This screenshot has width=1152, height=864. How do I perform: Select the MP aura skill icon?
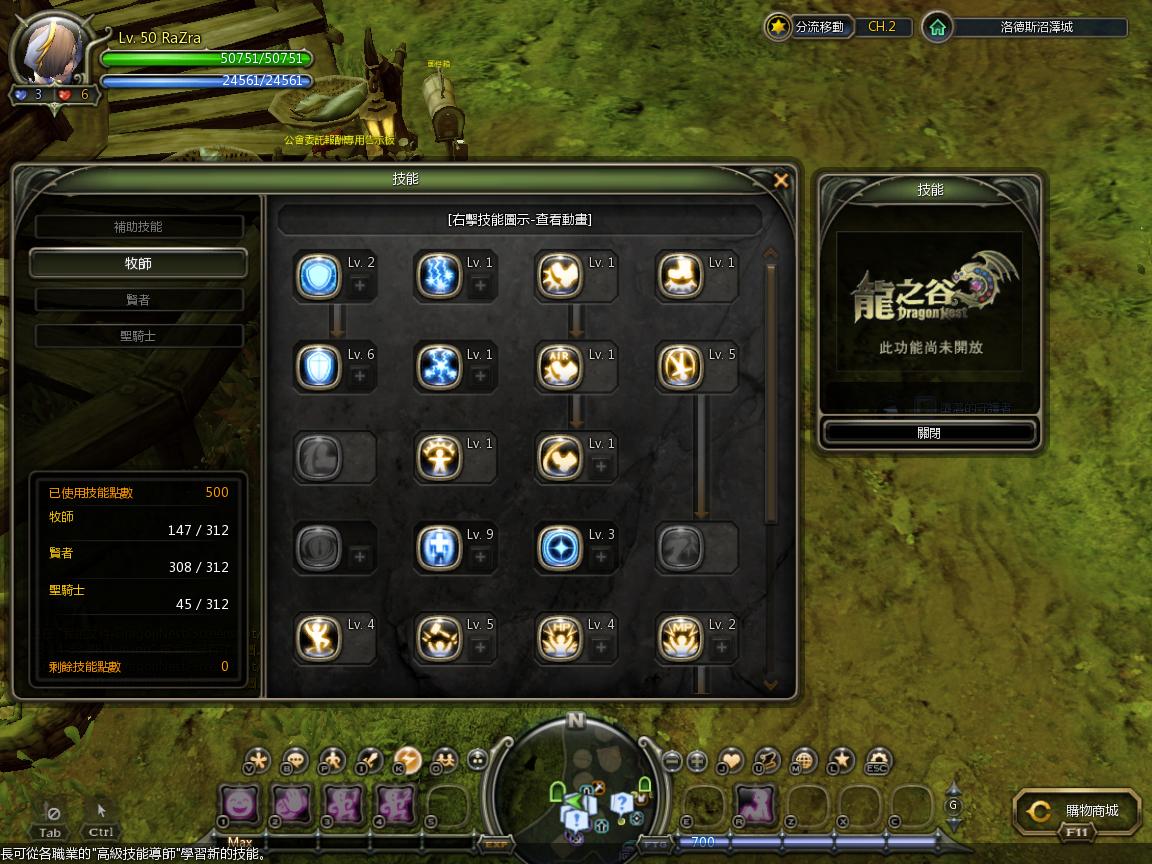tap(678, 638)
